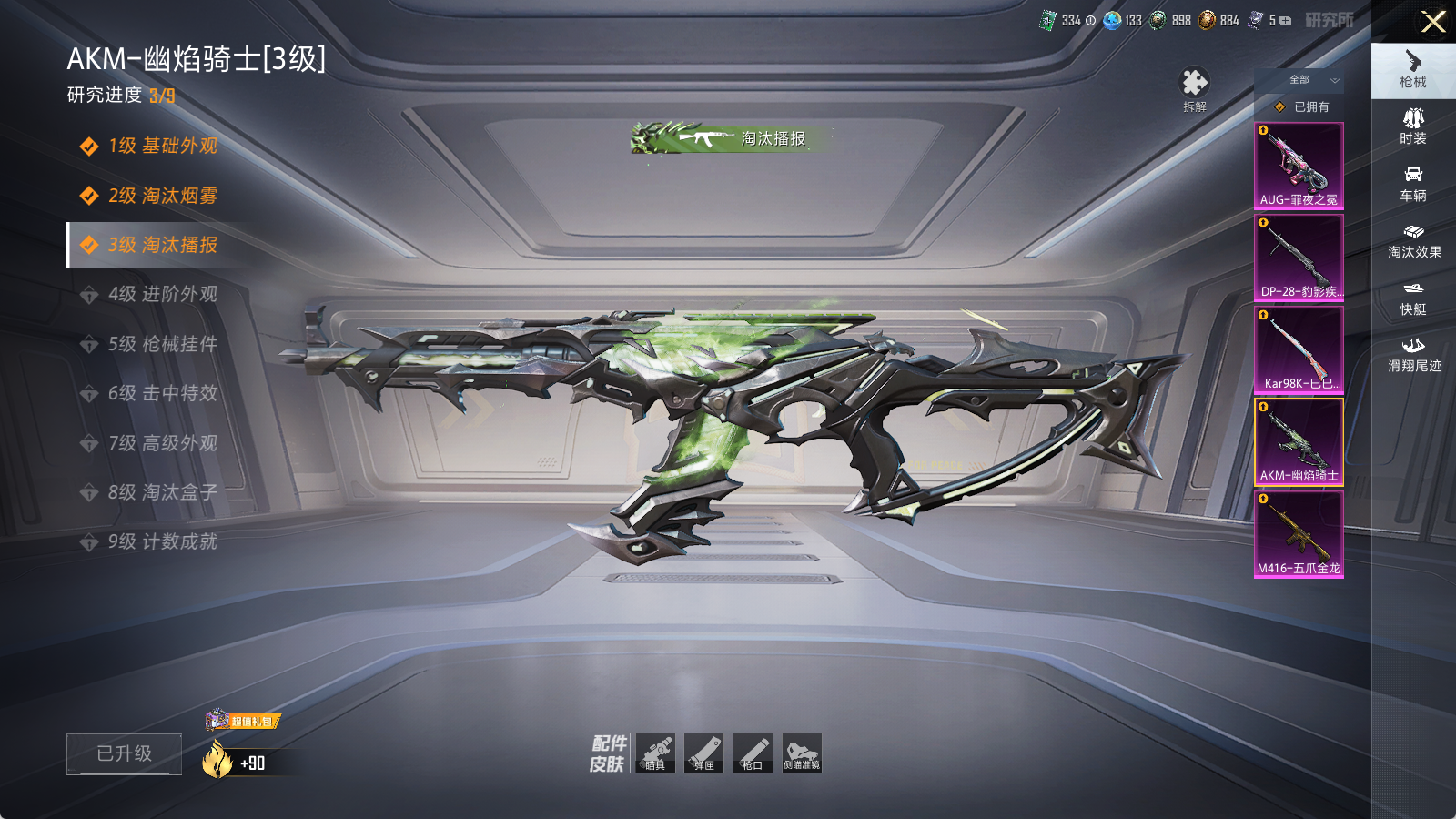The height and width of the screenshot is (819, 1456).
Task: Switch to the 车辆 vehicles tab
Action: pyautogui.click(x=1412, y=183)
